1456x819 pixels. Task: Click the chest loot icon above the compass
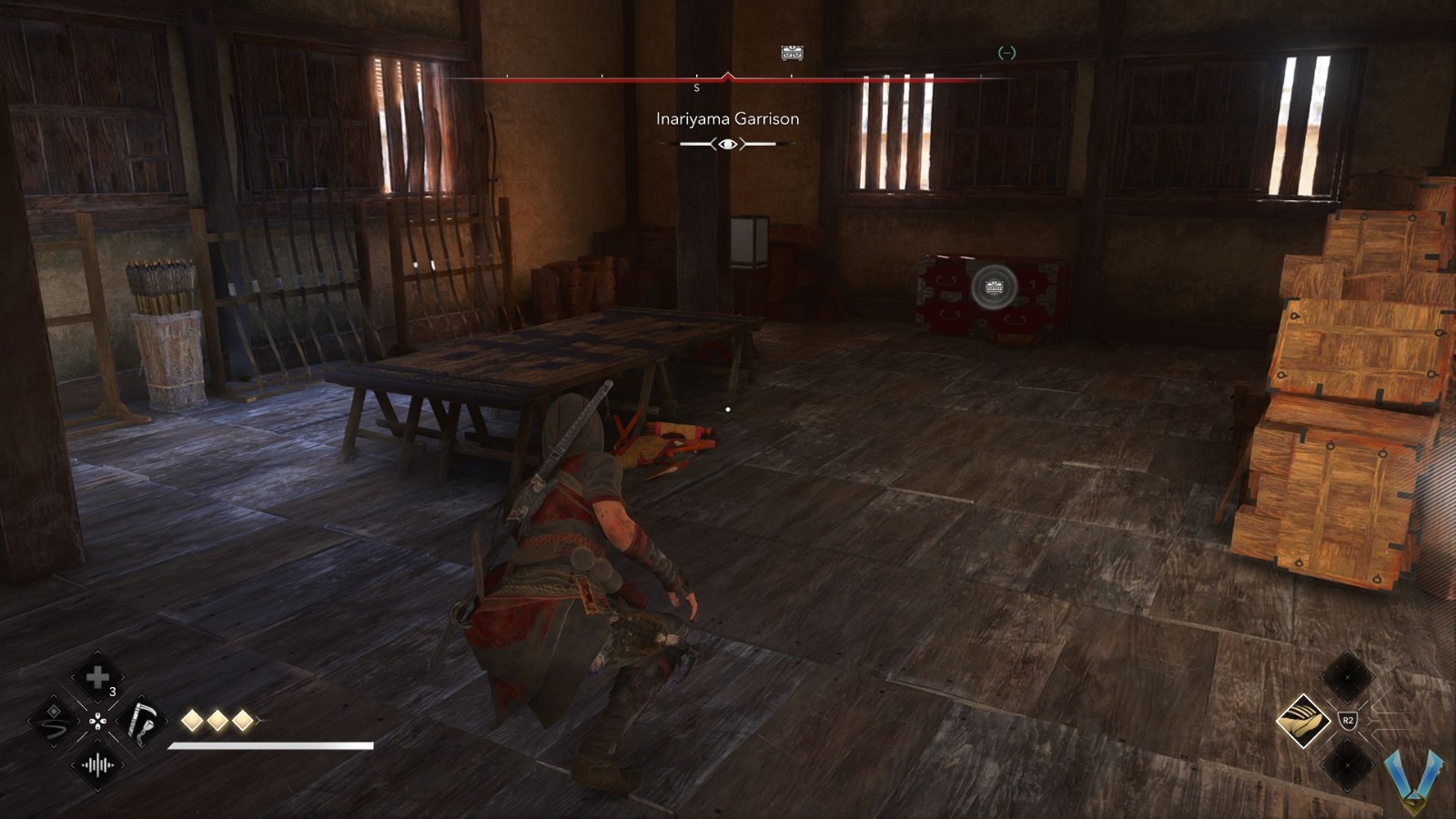(x=791, y=53)
